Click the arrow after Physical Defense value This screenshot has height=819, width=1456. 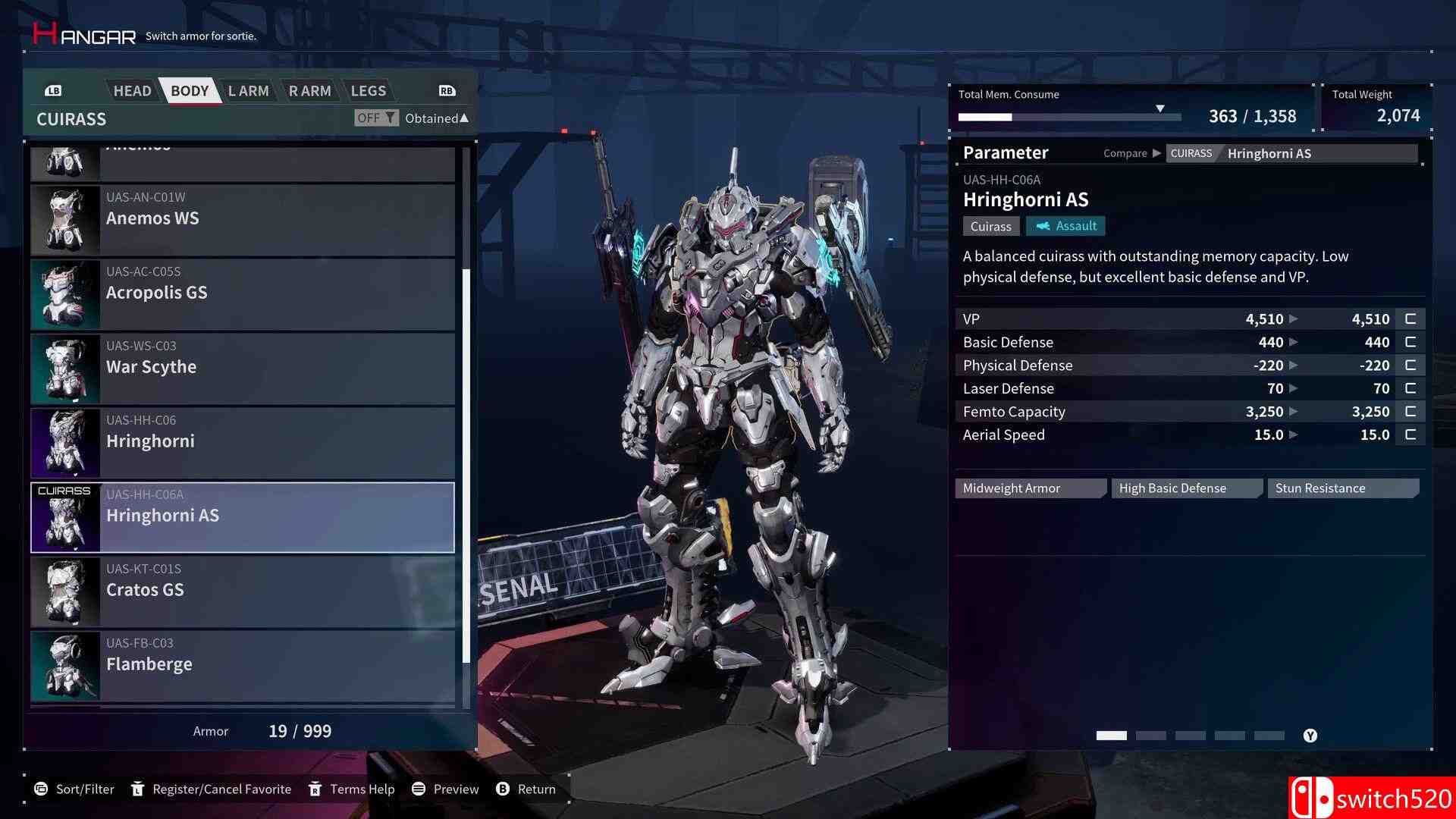click(x=1291, y=365)
